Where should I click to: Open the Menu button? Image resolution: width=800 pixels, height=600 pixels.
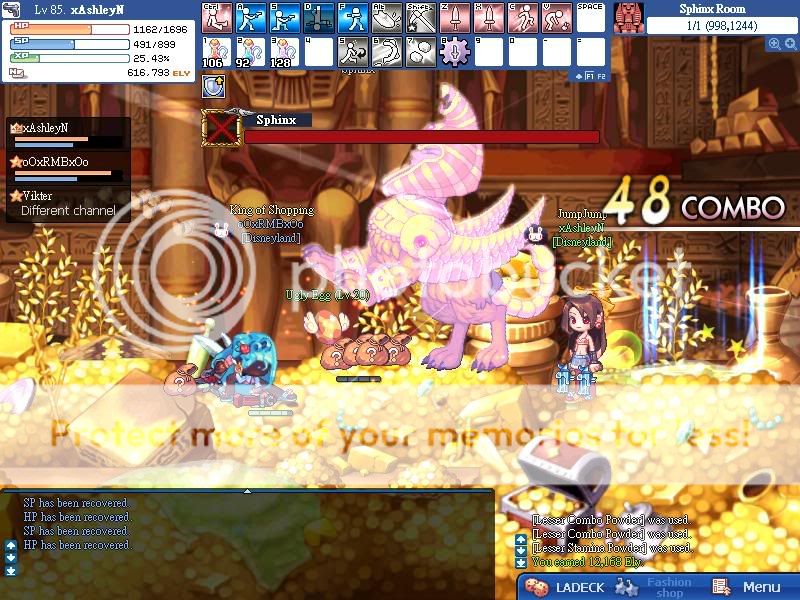[750, 587]
